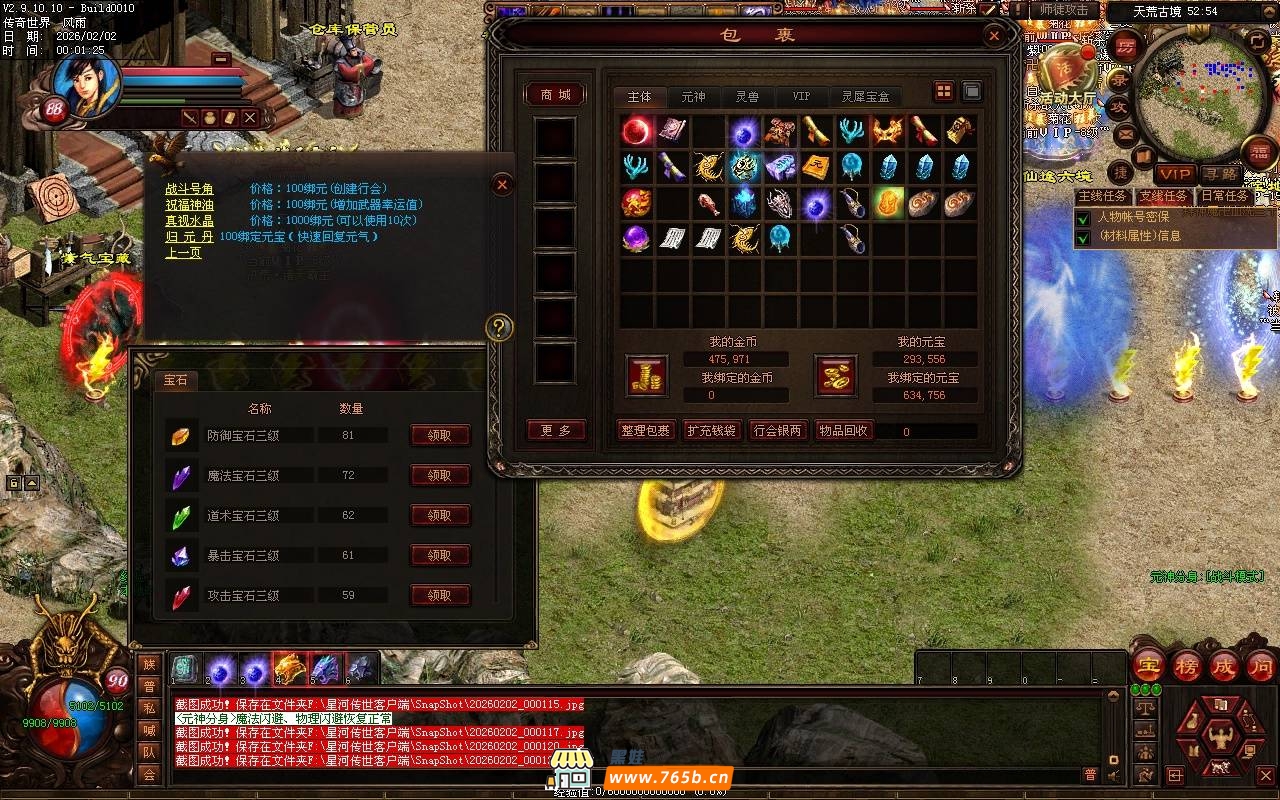
Task: Close the 包裹 inventory window
Action: [994, 36]
